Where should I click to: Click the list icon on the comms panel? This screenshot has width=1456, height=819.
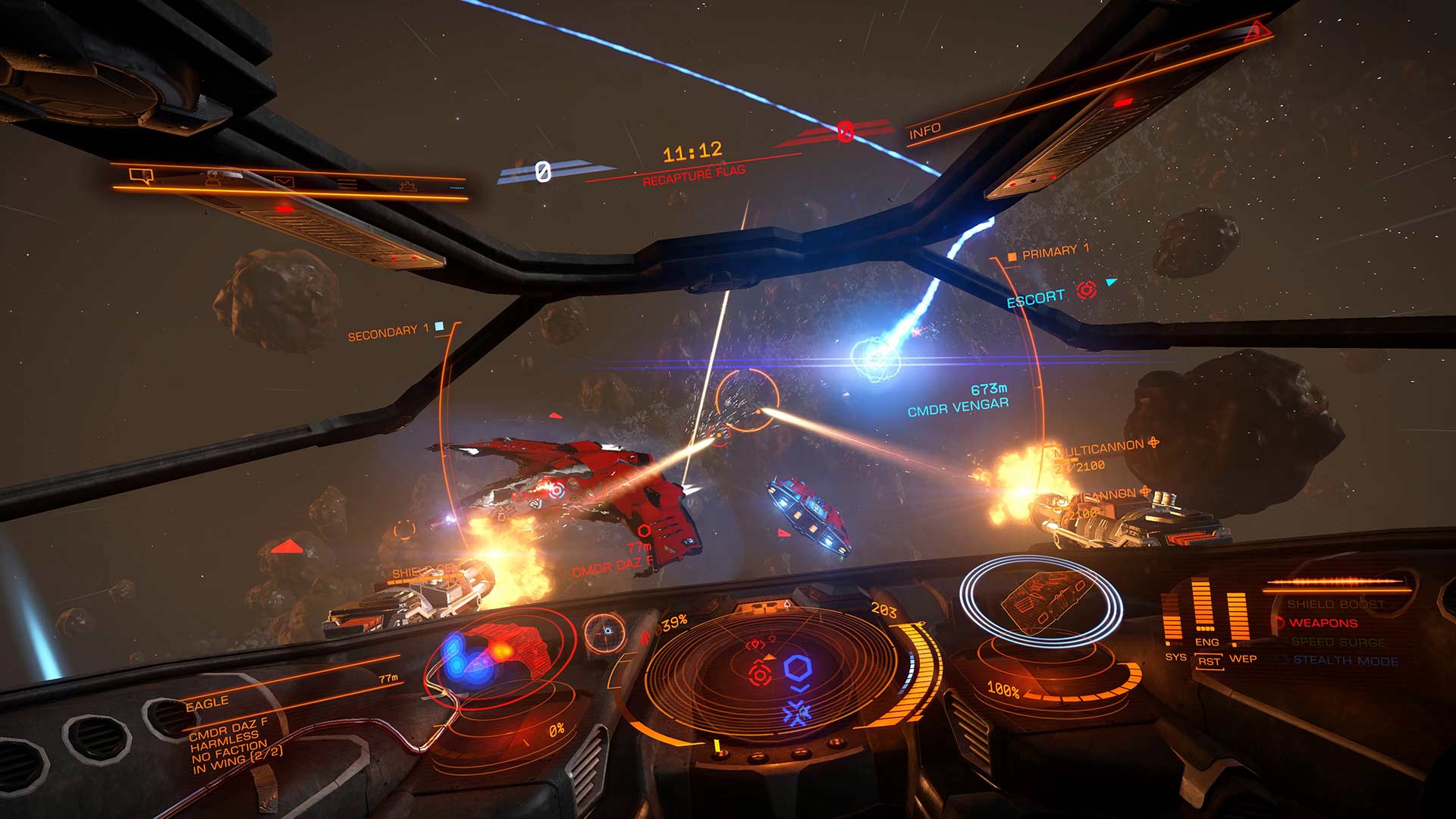[x=347, y=182]
